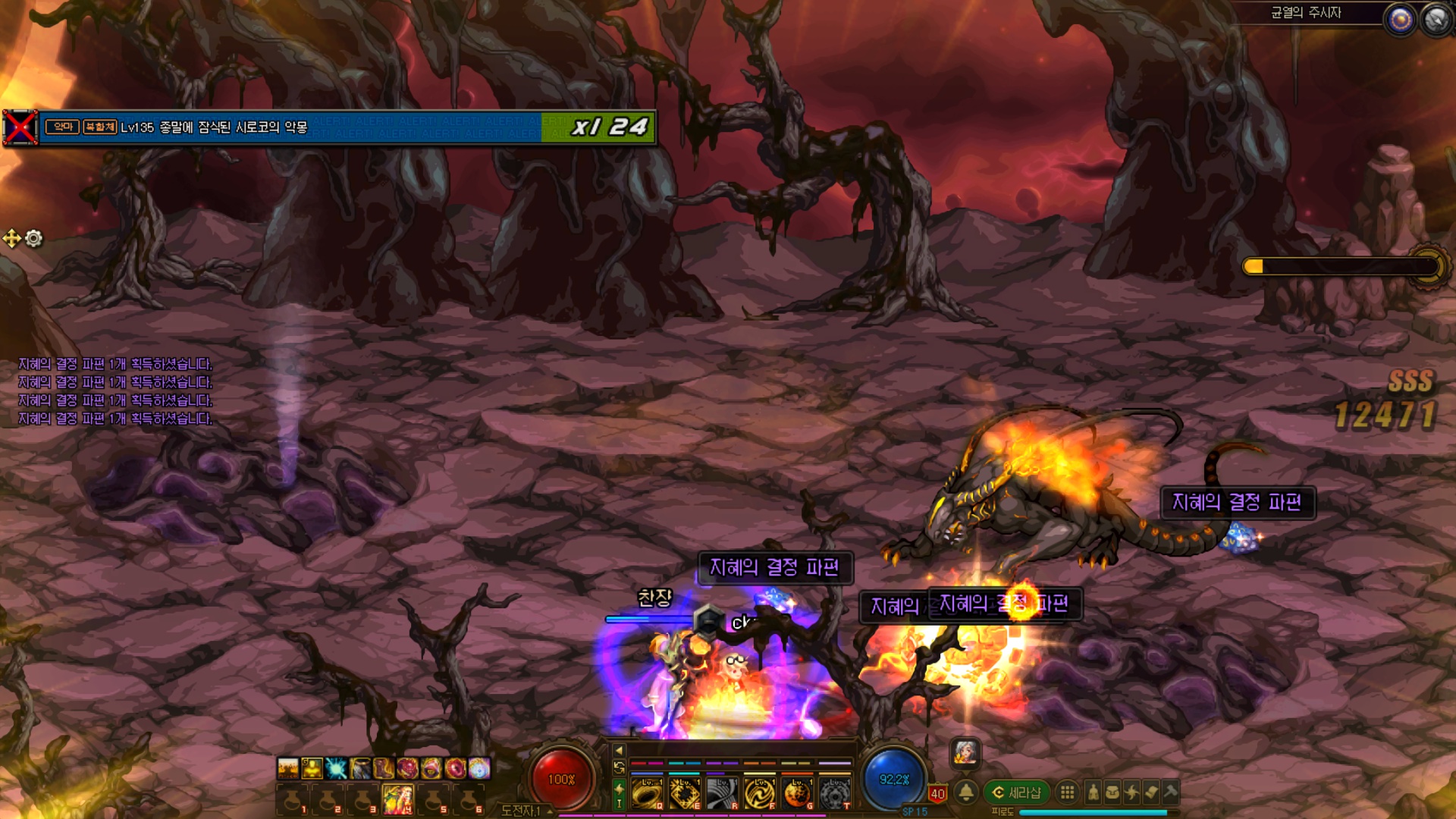Click the hammer icon in the menu bar
The height and width of the screenshot is (819, 1456).
1170,792
